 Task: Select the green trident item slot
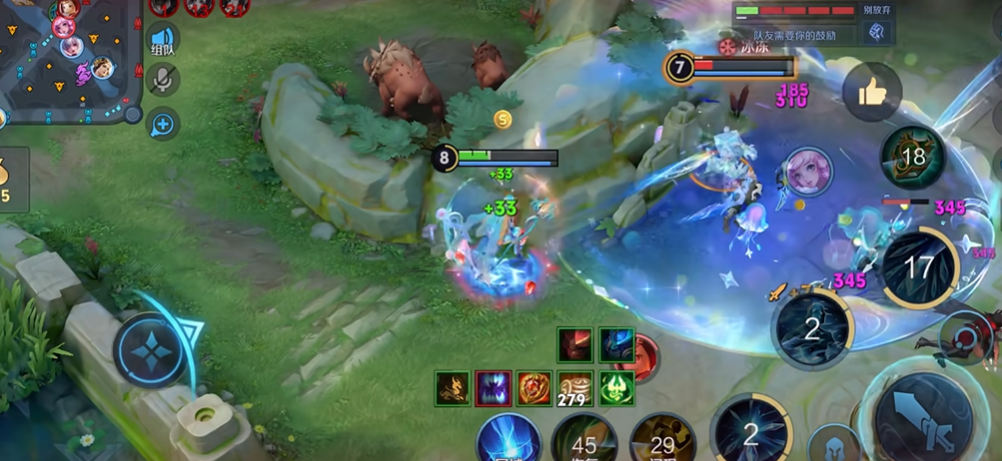(617, 388)
